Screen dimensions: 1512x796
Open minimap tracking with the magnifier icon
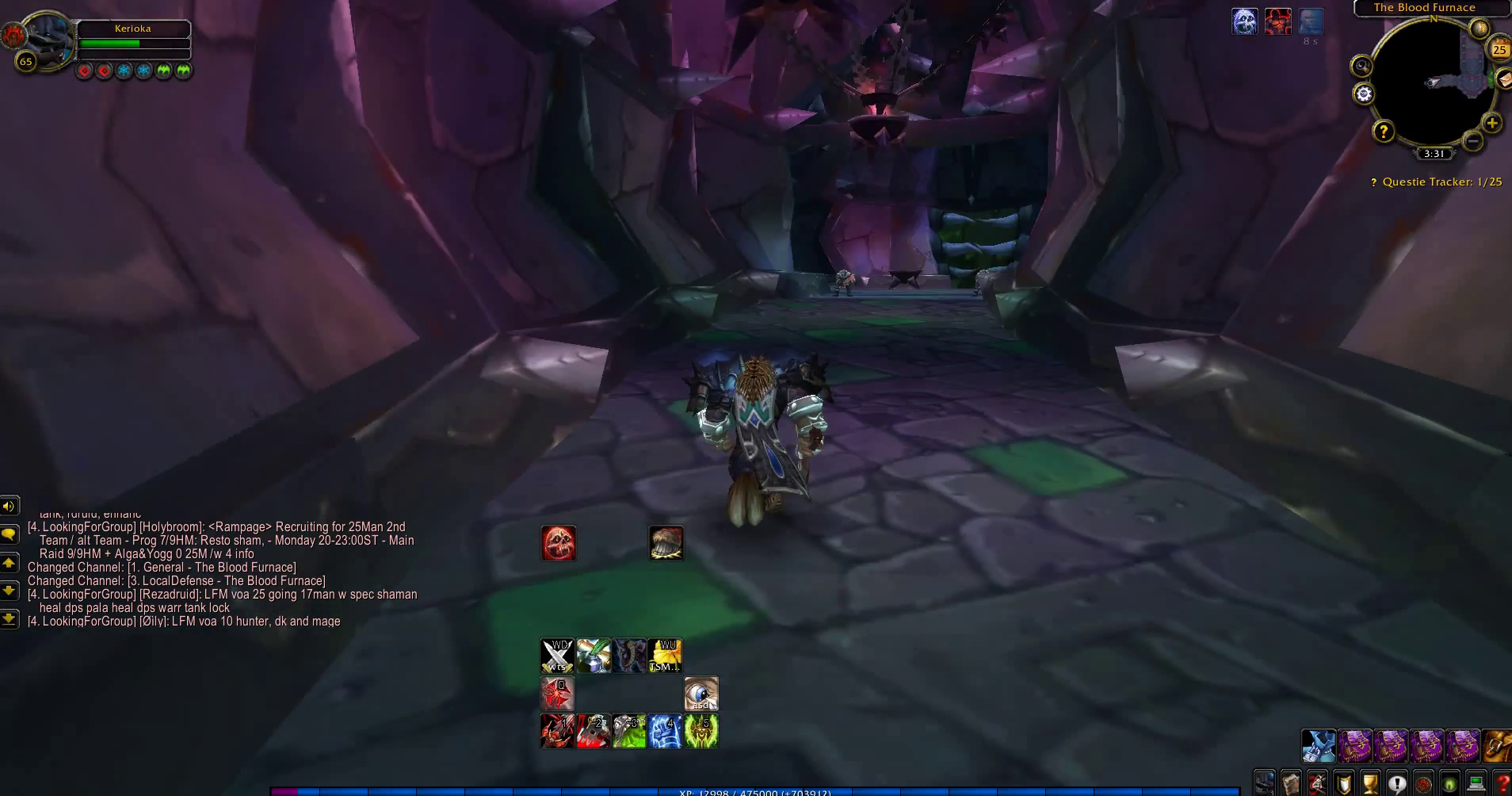tap(1362, 65)
